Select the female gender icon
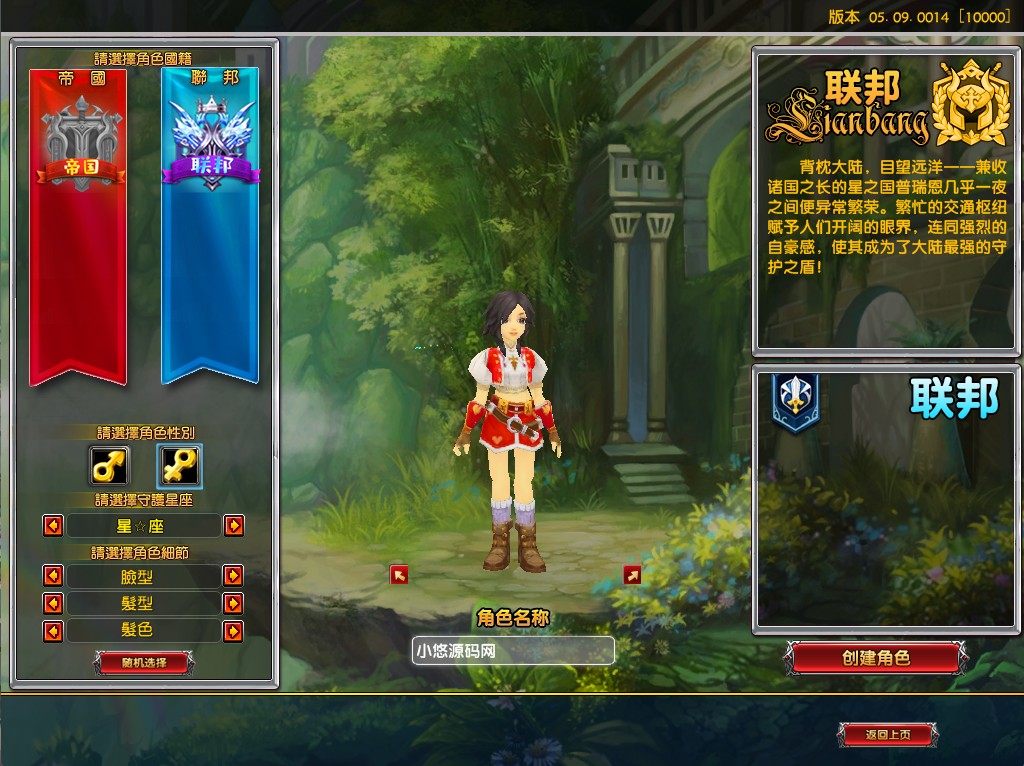The width and height of the screenshot is (1024, 766). pyautogui.click(x=180, y=465)
